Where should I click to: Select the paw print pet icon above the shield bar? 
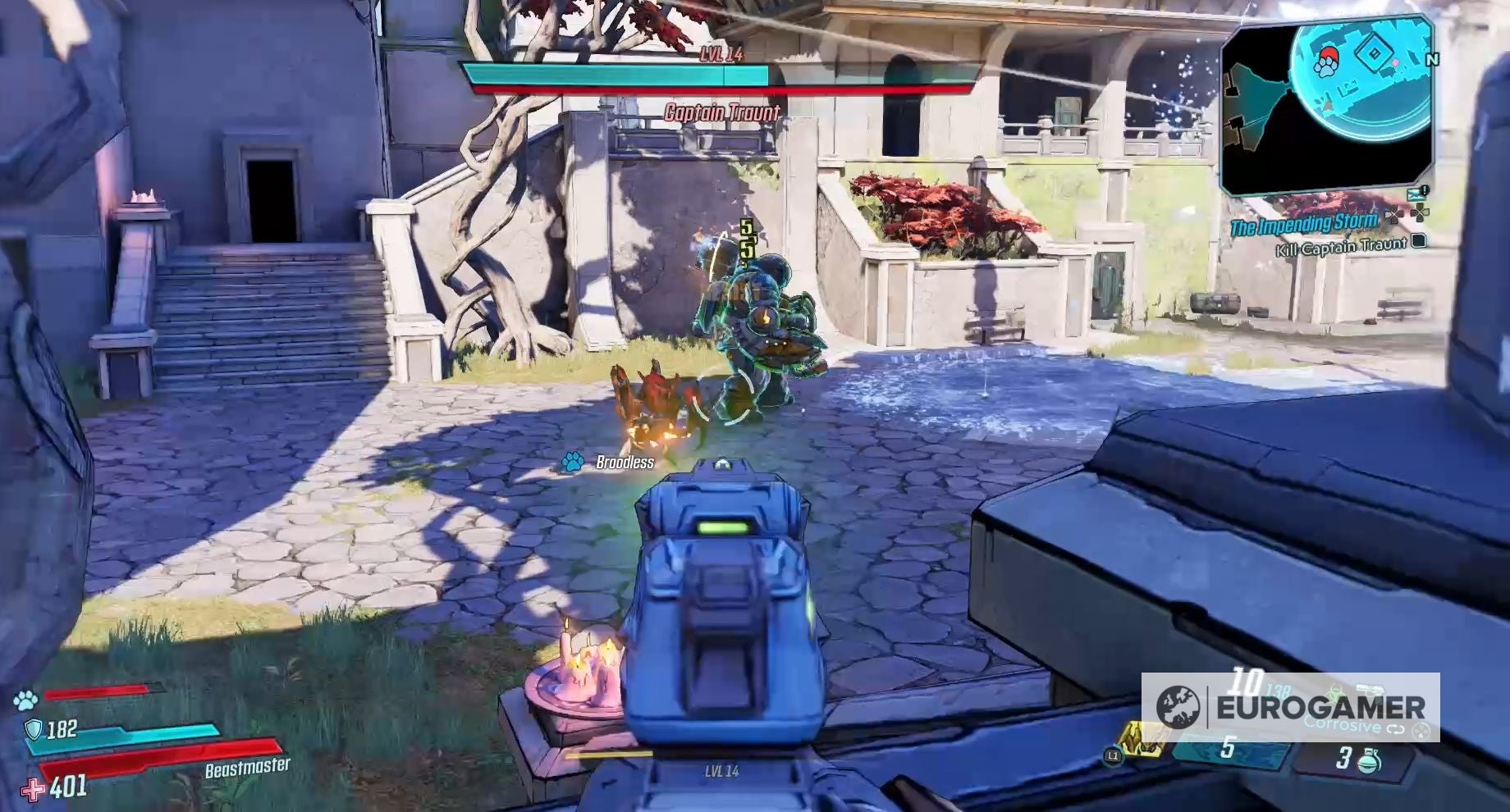(x=25, y=699)
